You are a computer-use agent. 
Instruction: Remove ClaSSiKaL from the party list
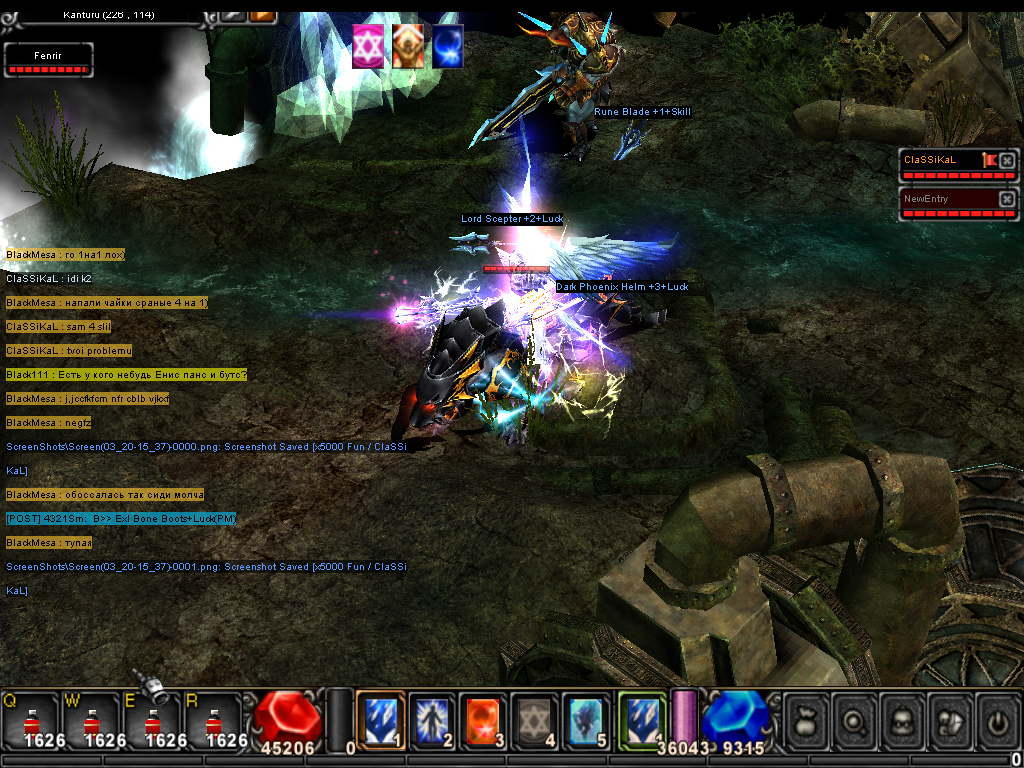[x=1007, y=160]
